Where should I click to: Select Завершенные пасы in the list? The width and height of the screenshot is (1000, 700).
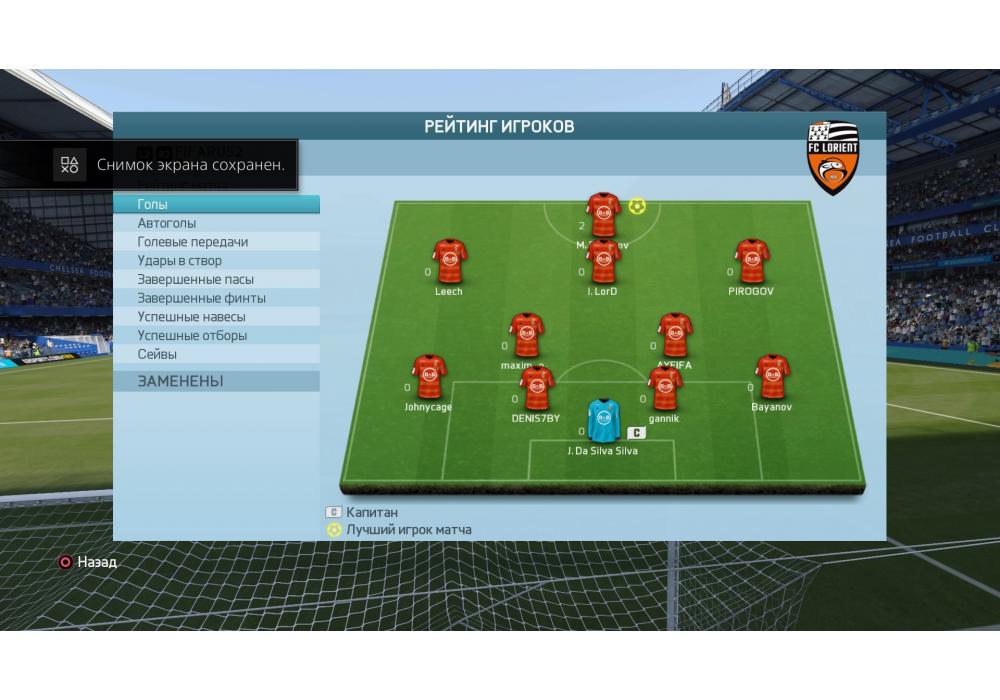coord(217,279)
